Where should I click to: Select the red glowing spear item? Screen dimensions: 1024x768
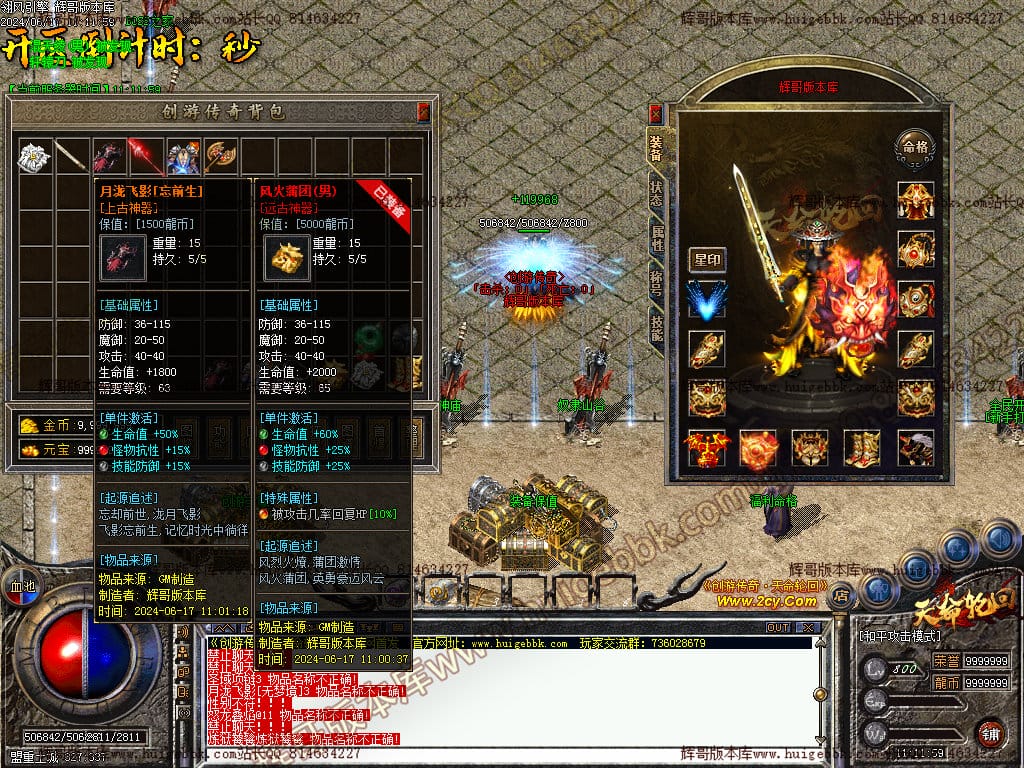147,156
